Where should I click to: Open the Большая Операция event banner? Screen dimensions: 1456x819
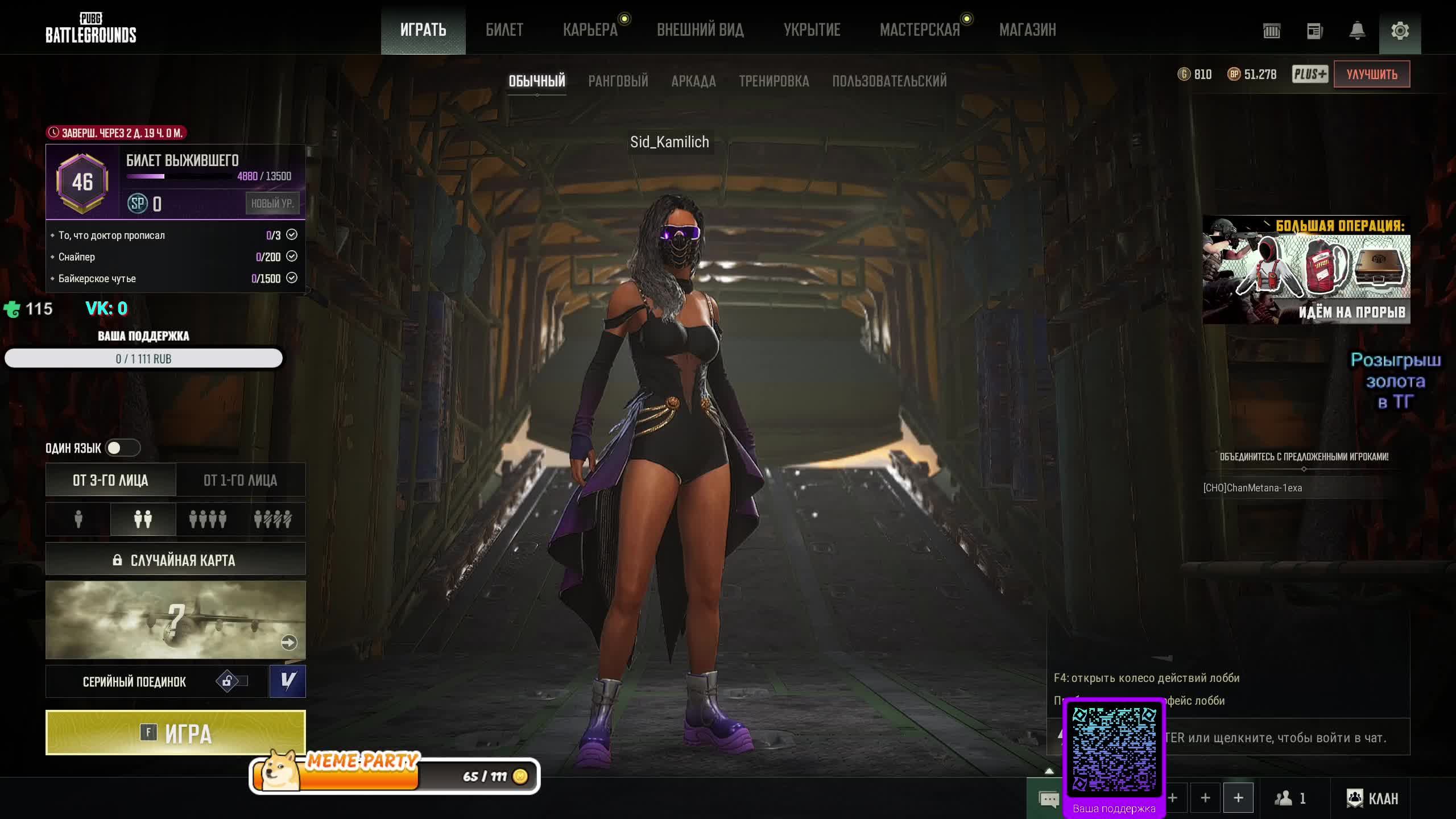click(1306, 270)
